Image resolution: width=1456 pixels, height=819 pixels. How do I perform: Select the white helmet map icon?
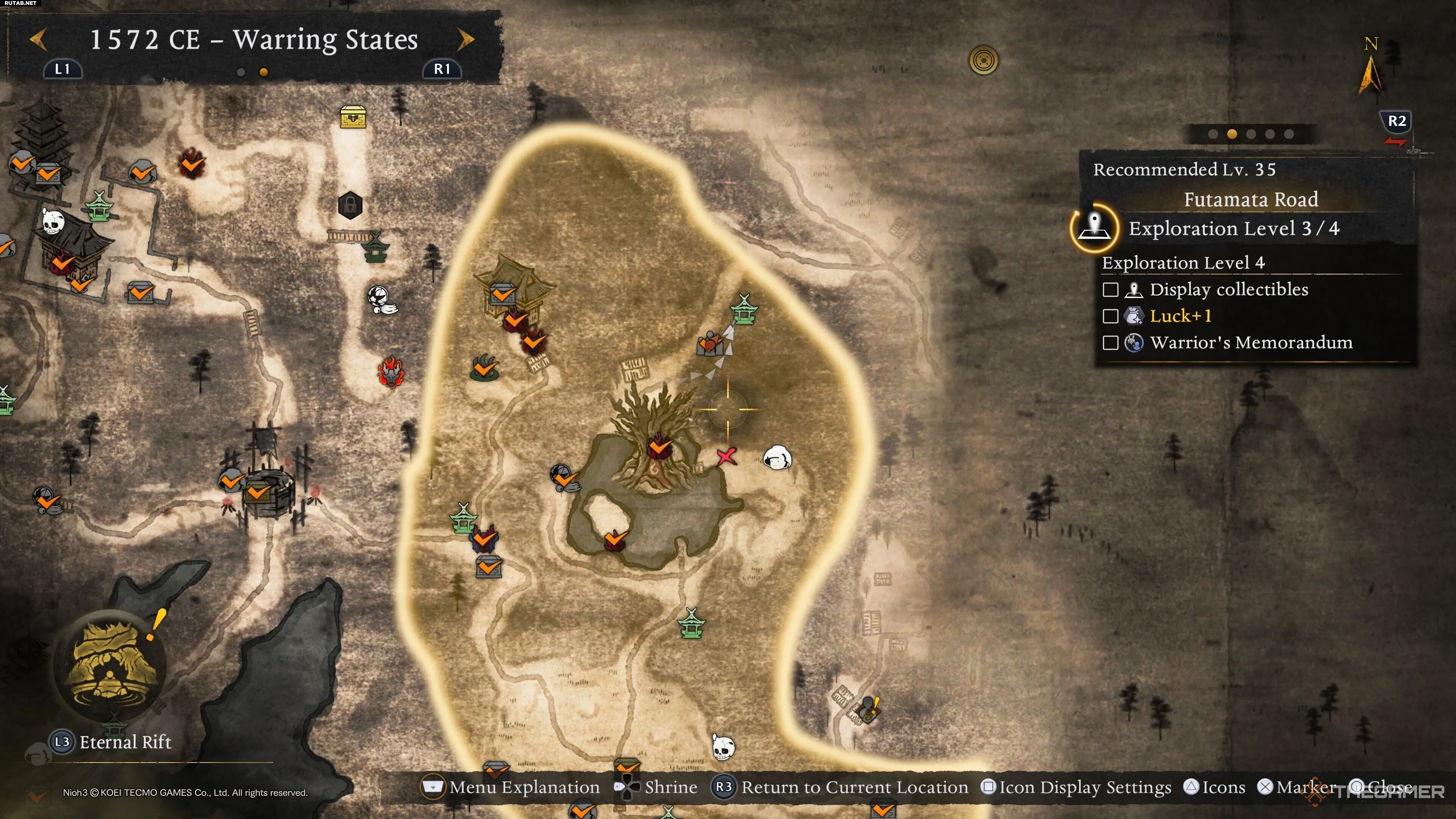[777, 457]
